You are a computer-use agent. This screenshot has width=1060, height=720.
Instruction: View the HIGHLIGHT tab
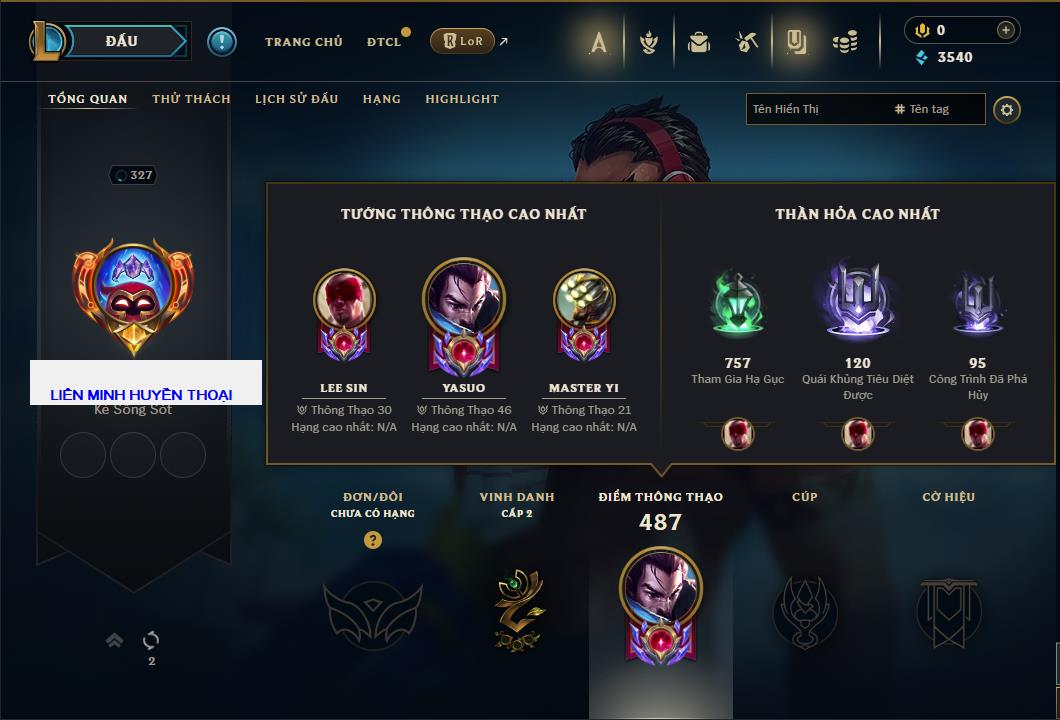462,99
